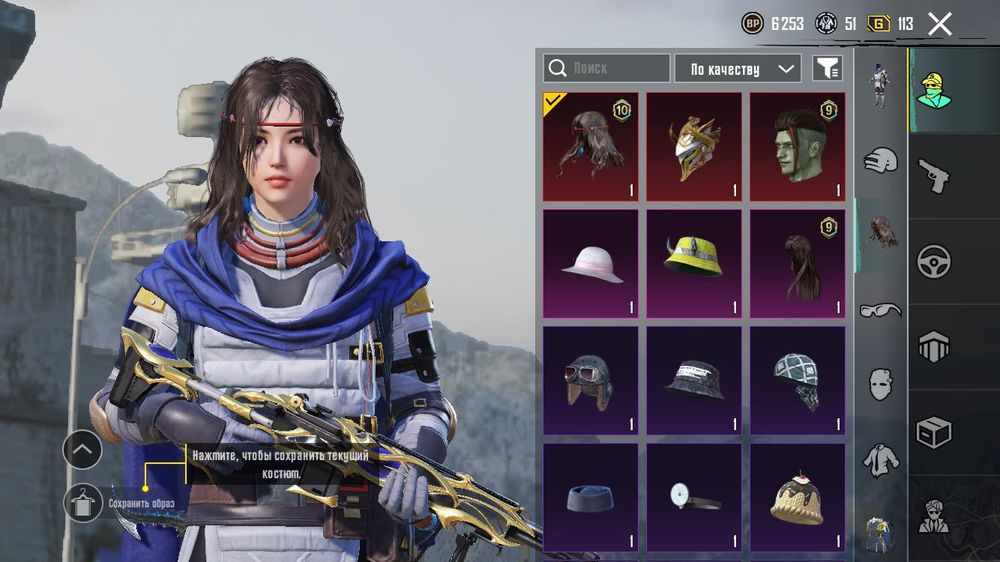Click the Сохранить образ save outfit button

point(83,502)
